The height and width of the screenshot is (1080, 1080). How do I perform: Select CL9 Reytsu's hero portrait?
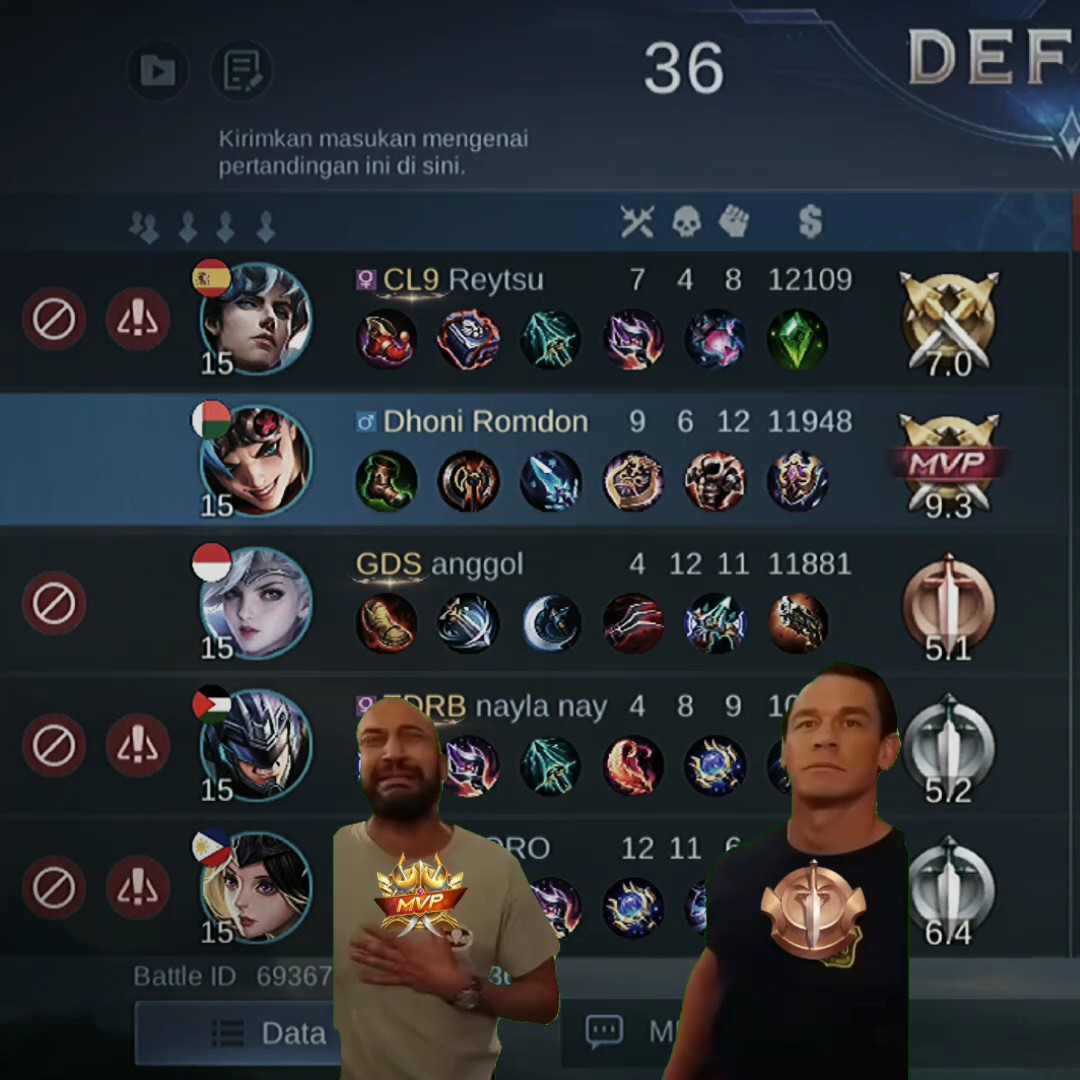(x=256, y=319)
